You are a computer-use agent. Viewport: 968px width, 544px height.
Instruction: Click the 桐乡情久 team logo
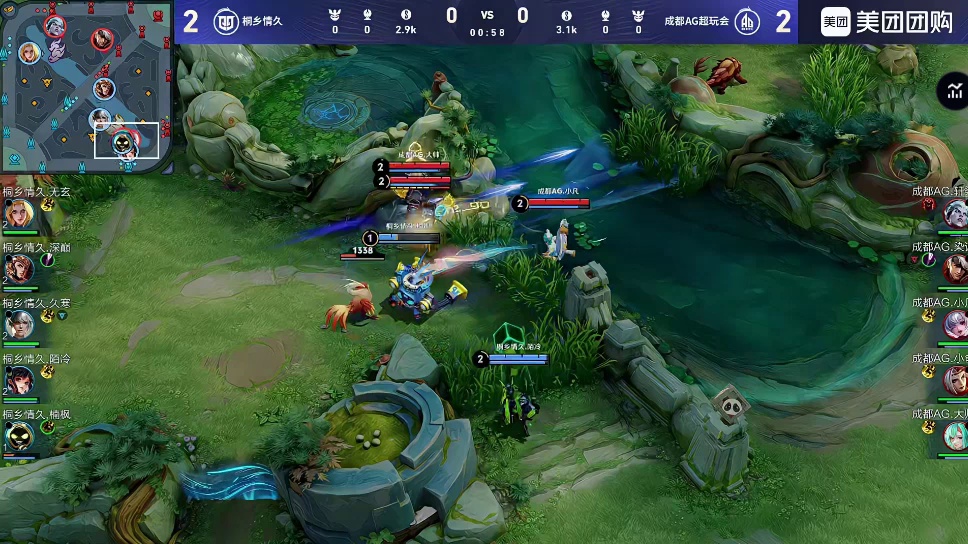tap(225, 21)
